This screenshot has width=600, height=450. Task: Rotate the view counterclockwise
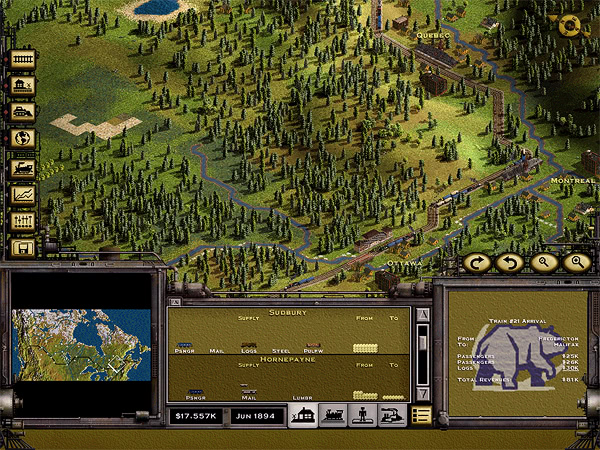coord(508,262)
